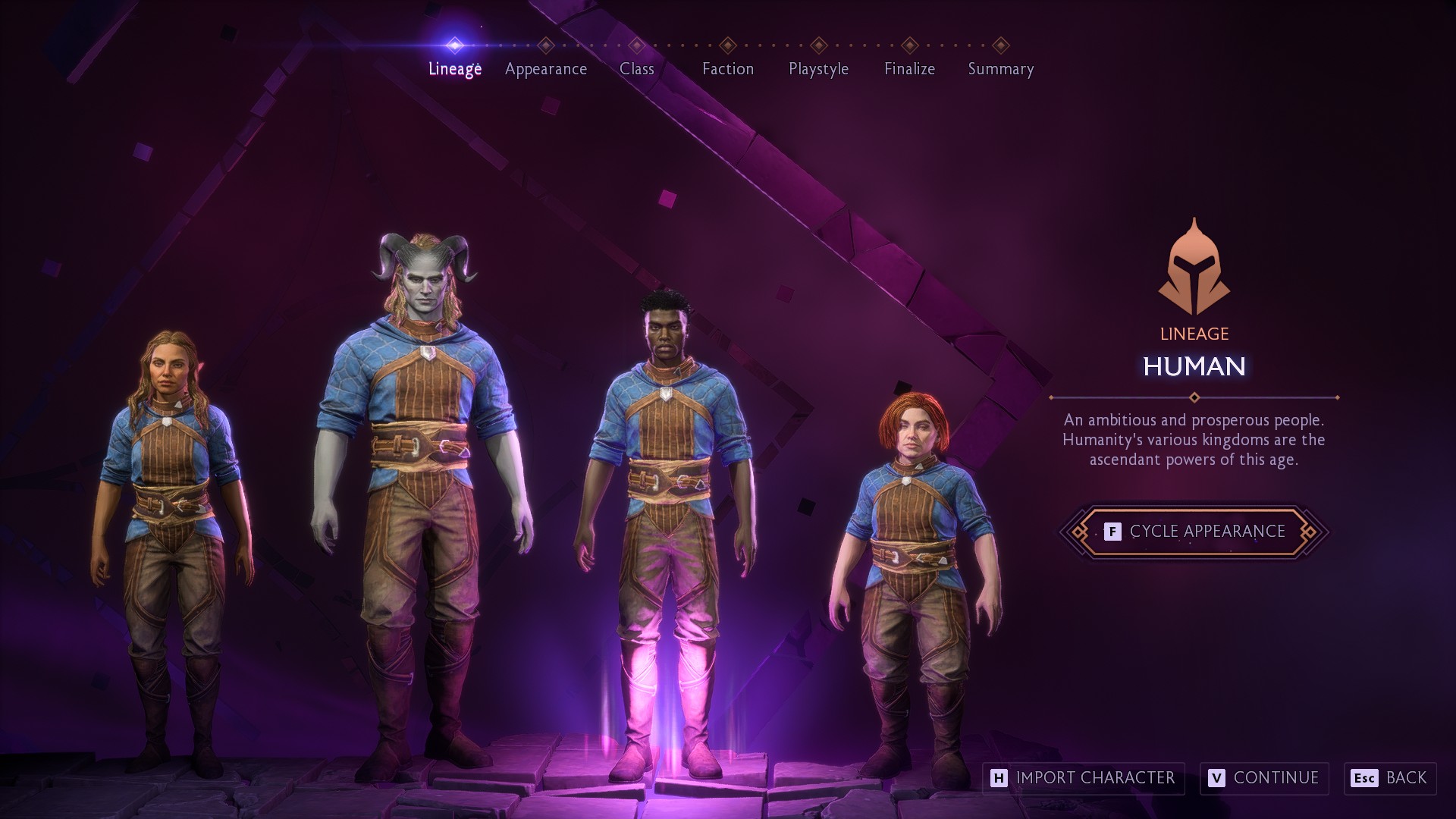Switch to the Playstyle step
This screenshot has height=819, width=1456.
click(818, 68)
